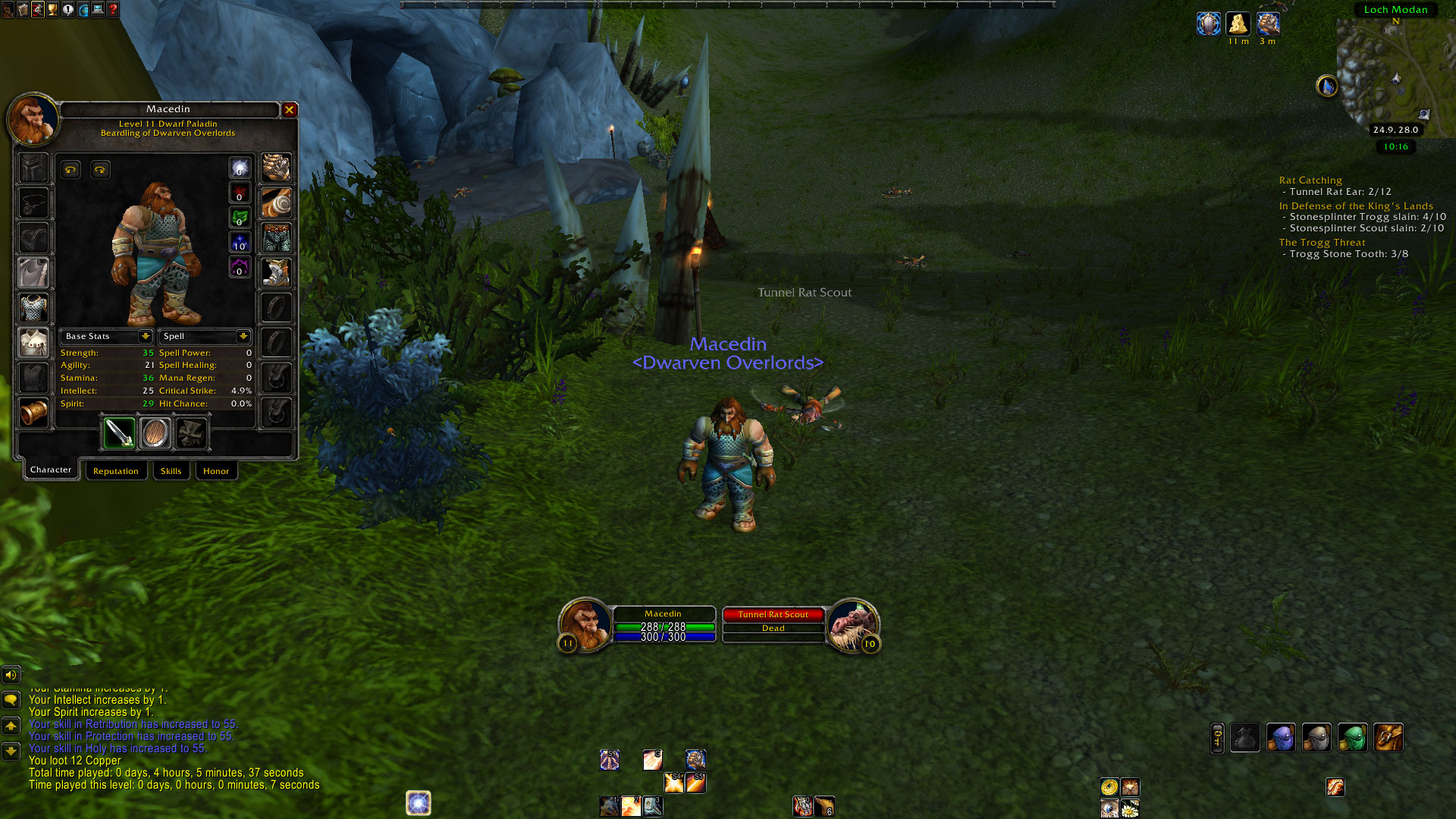The image size is (1456, 819).
Task: Select the wooden shield off-hand slot
Action: (155, 433)
